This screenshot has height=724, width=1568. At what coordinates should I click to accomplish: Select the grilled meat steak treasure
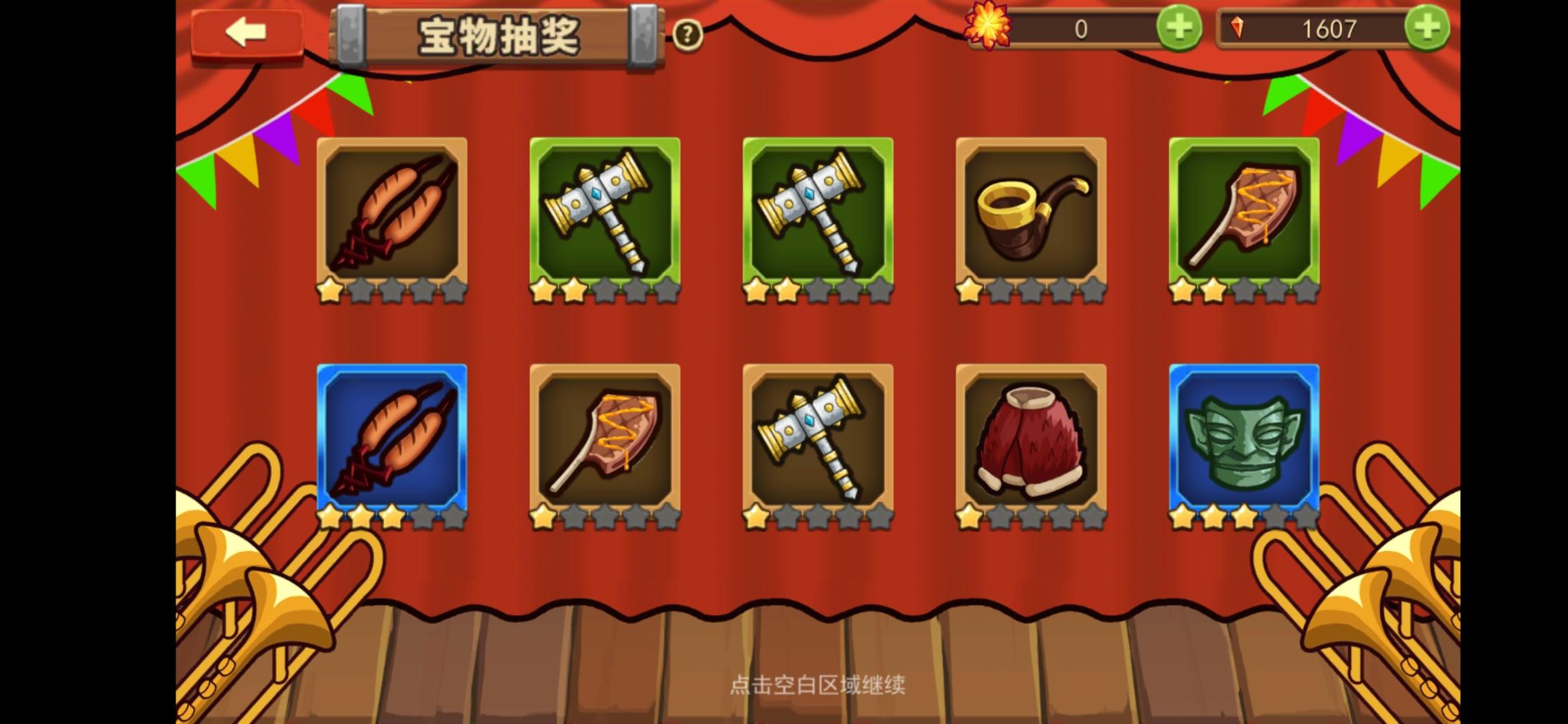click(1244, 215)
